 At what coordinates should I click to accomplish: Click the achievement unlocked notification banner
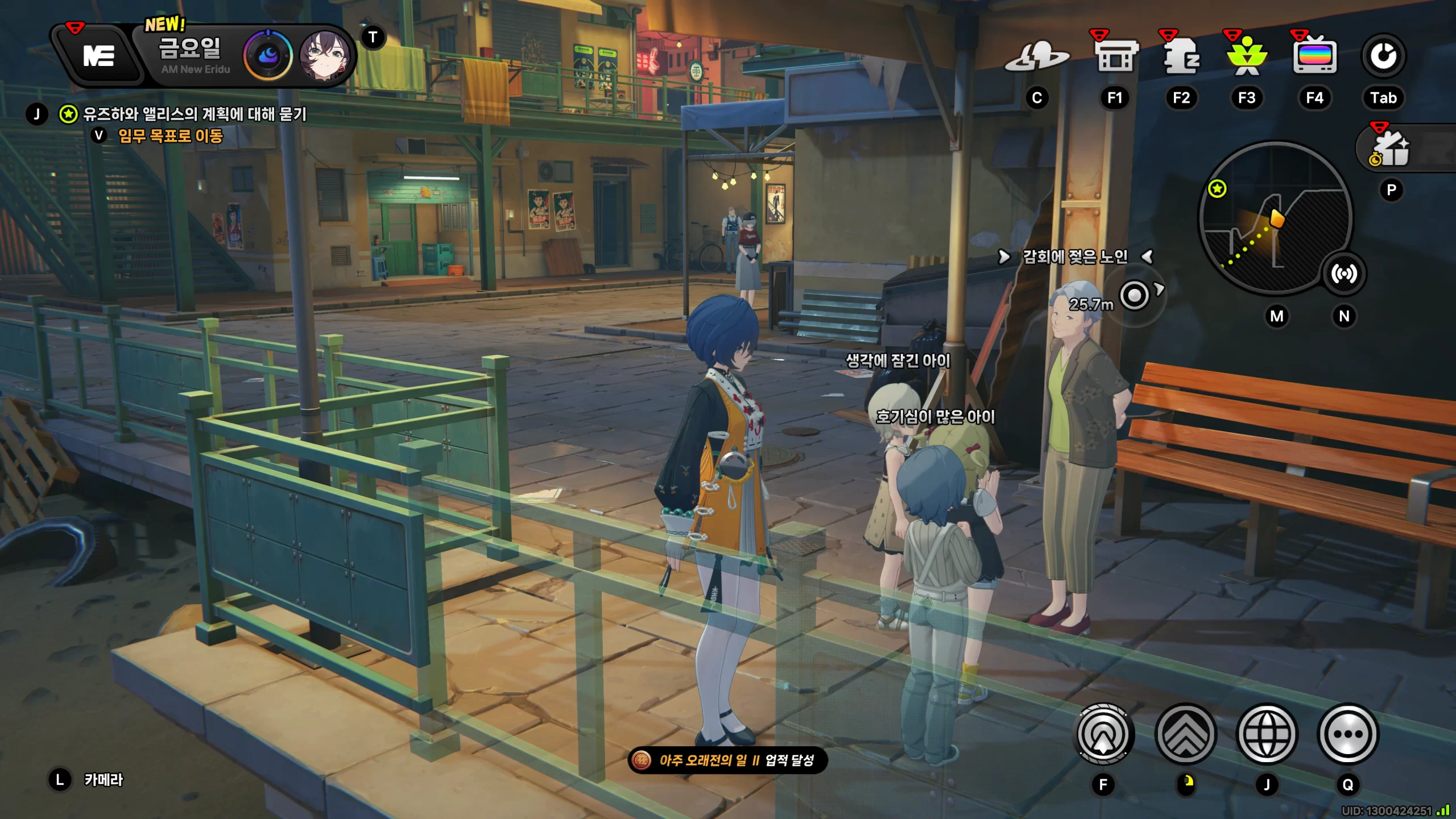pyautogui.click(x=727, y=760)
